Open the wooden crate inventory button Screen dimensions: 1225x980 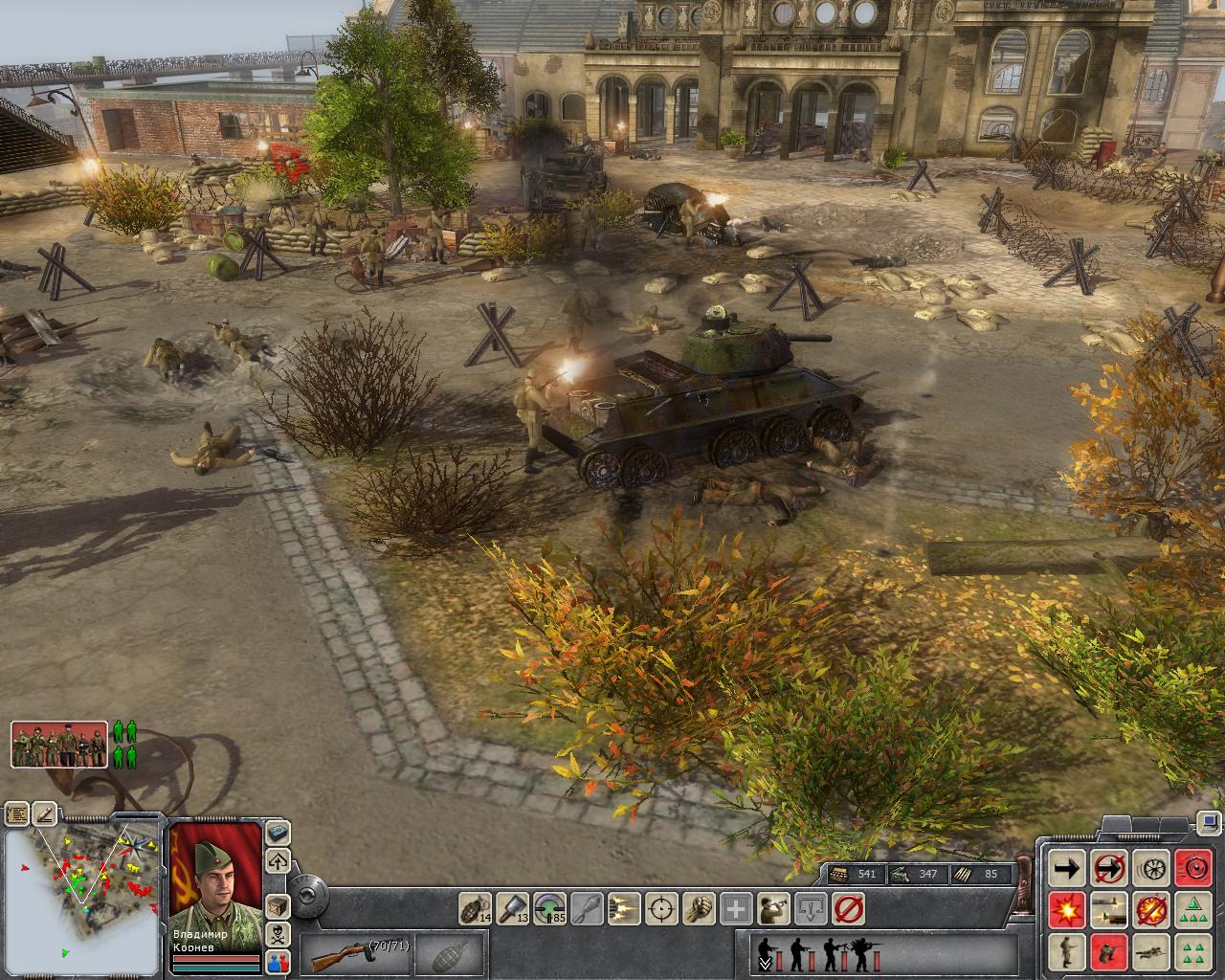[278, 905]
